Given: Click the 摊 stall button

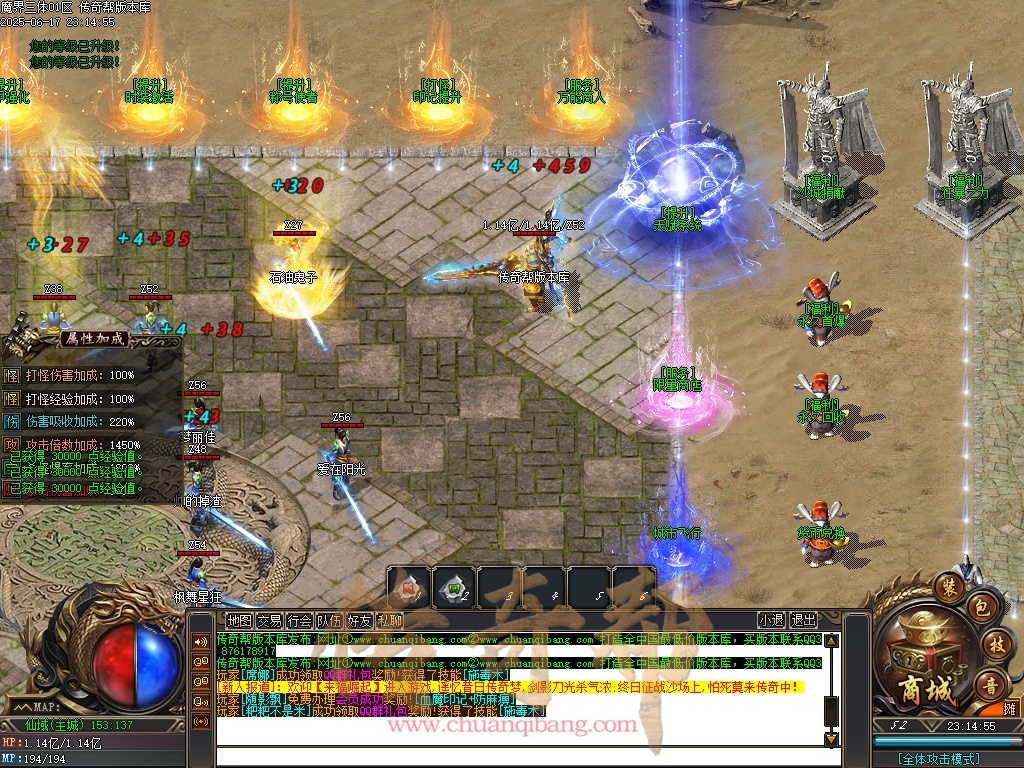Looking at the screenshot, I should pos(1007,707).
